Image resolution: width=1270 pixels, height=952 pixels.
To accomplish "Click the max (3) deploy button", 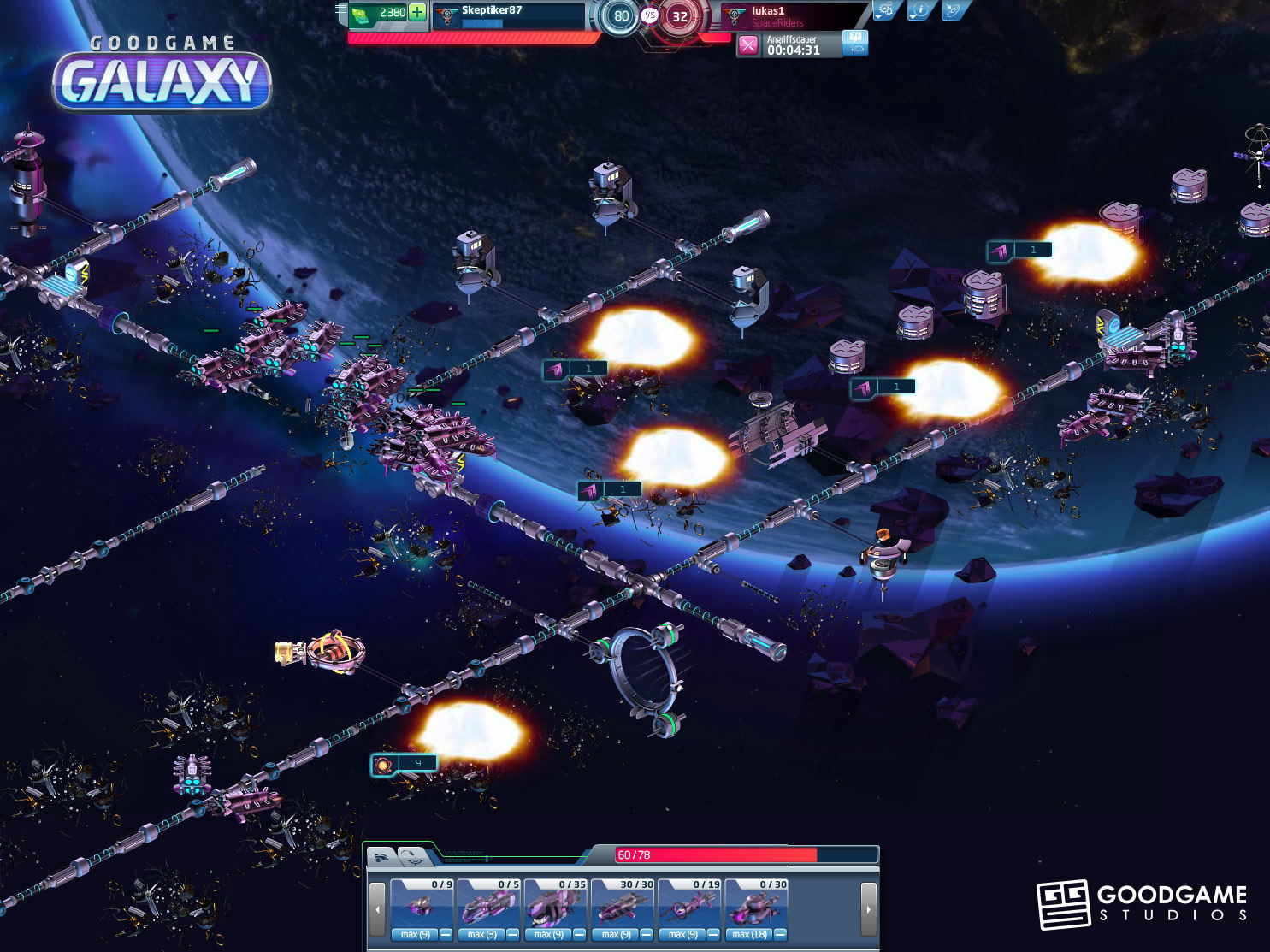I will (x=481, y=935).
